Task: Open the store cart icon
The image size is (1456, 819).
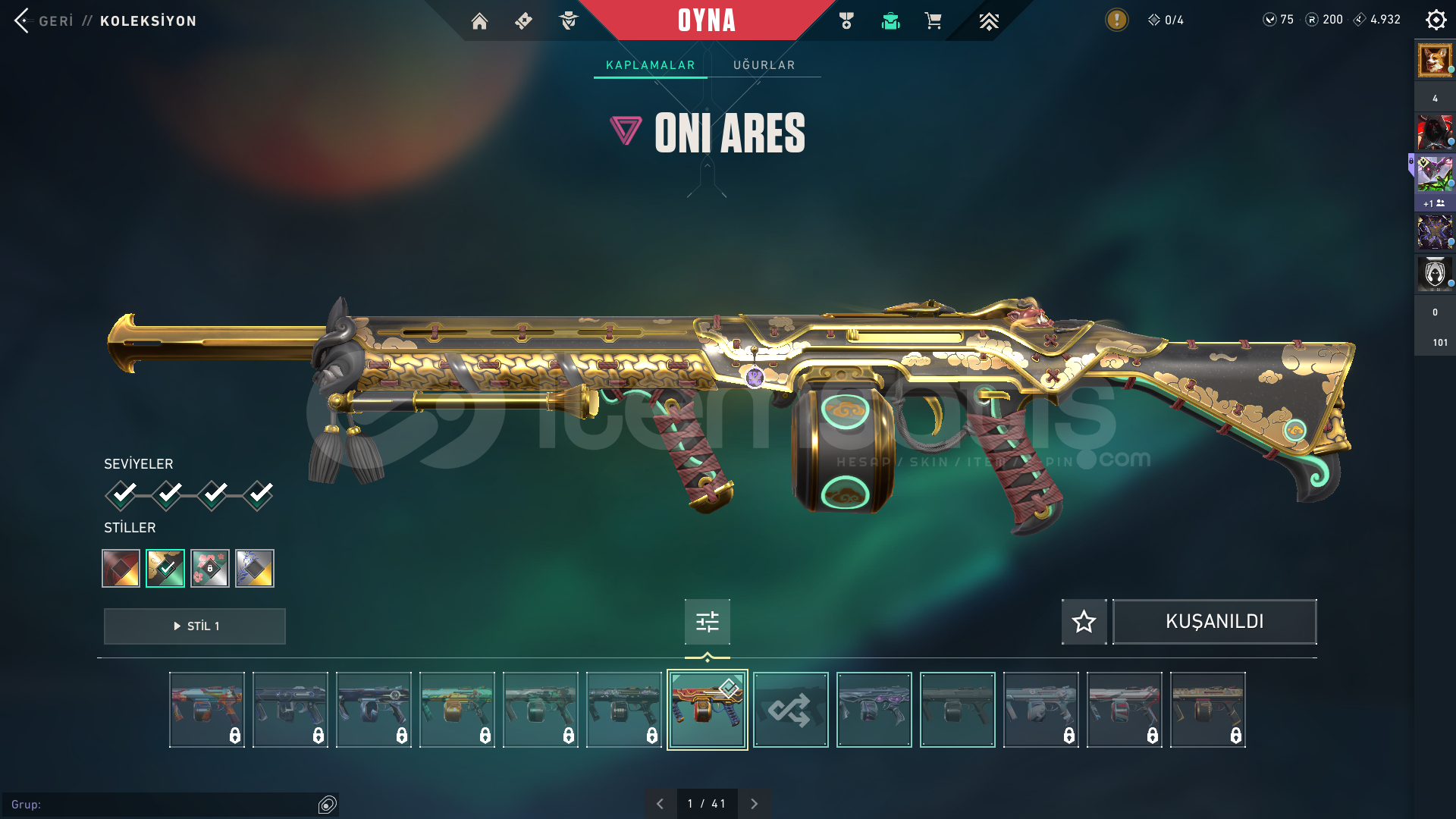Action: [x=933, y=21]
